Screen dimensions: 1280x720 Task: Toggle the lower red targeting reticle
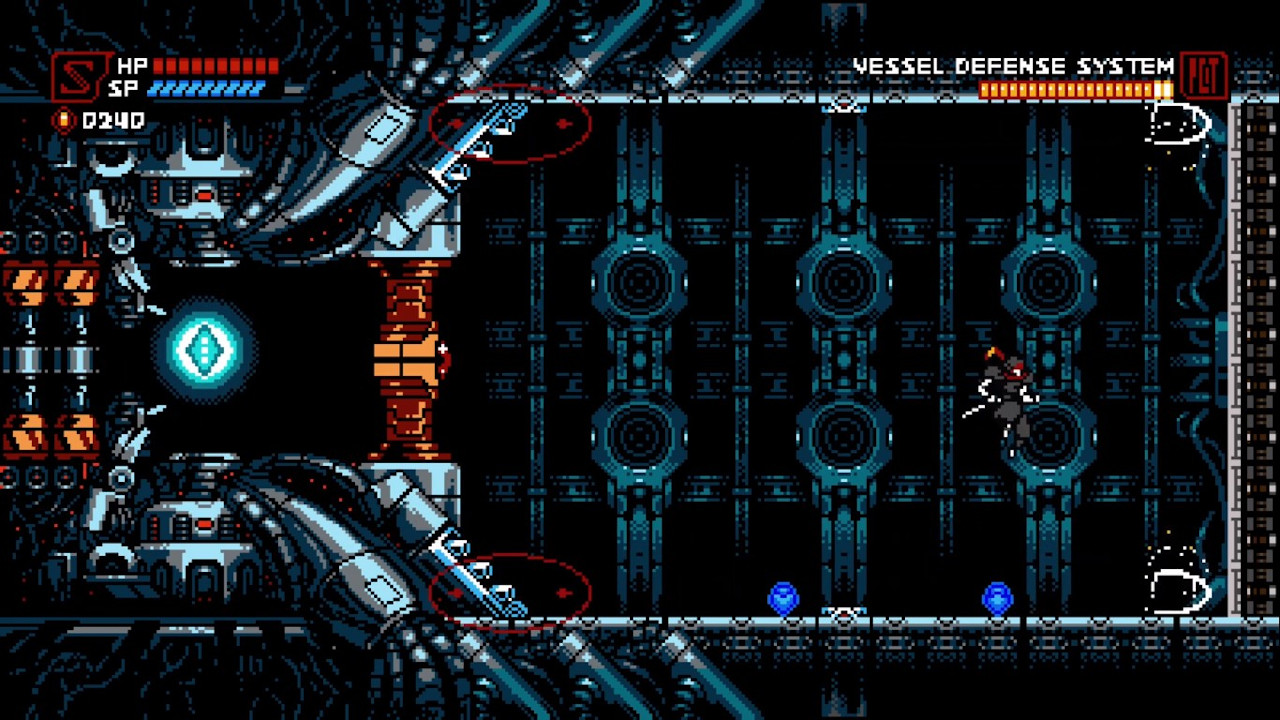coord(510,592)
